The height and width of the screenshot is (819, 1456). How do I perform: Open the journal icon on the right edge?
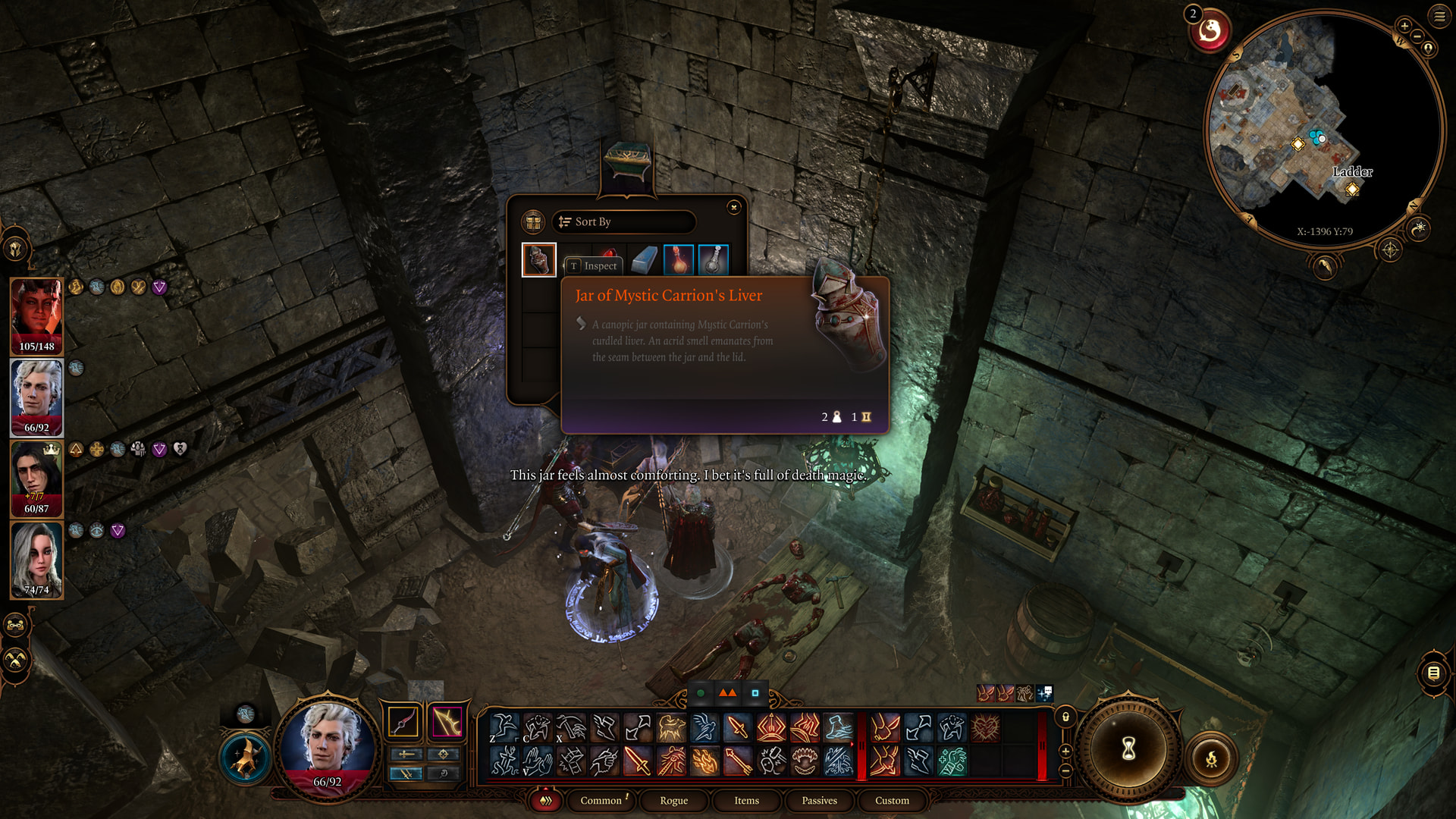pyautogui.click(x=1433, y=672)
